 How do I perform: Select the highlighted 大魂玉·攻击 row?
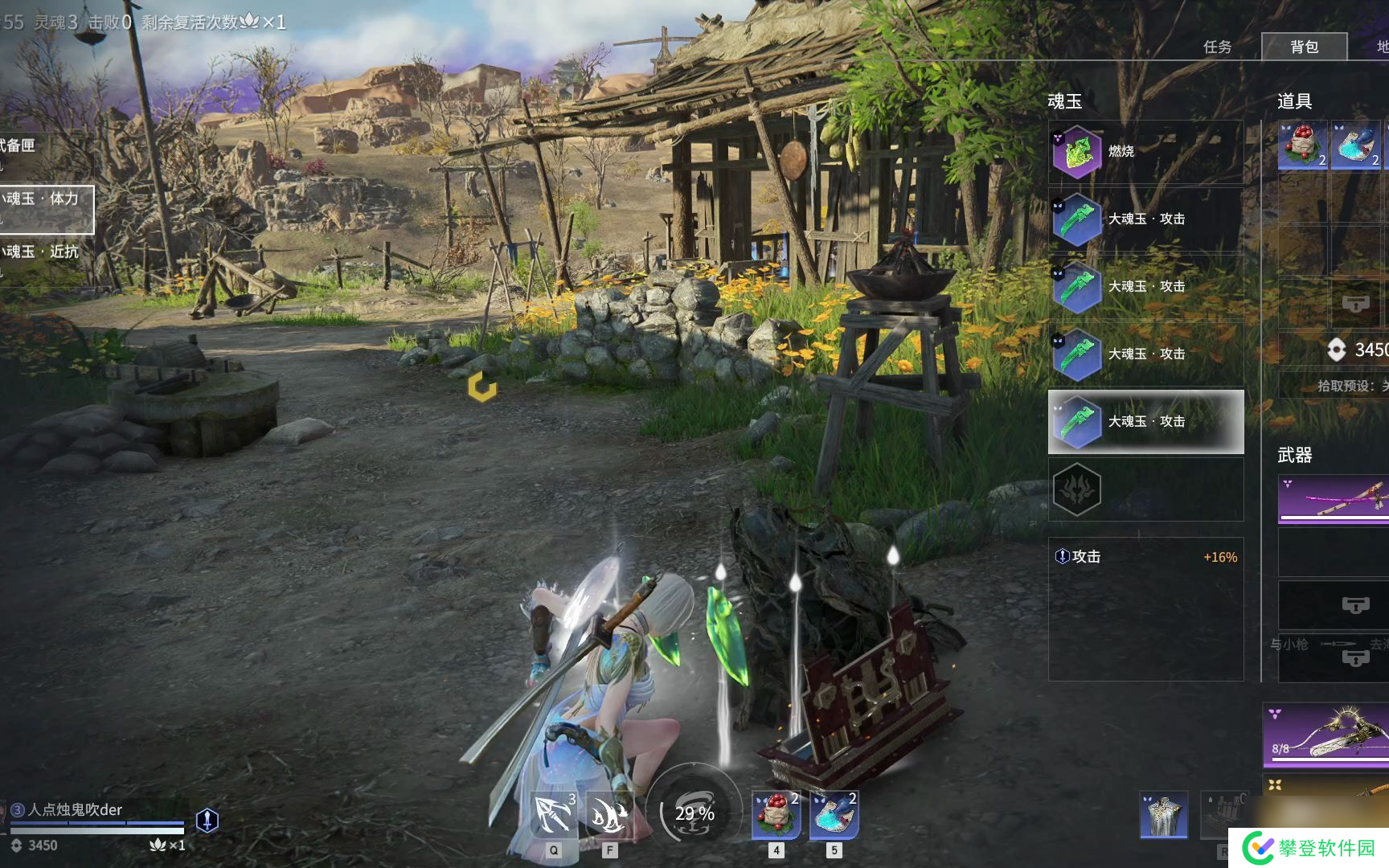pos(1145,422)
